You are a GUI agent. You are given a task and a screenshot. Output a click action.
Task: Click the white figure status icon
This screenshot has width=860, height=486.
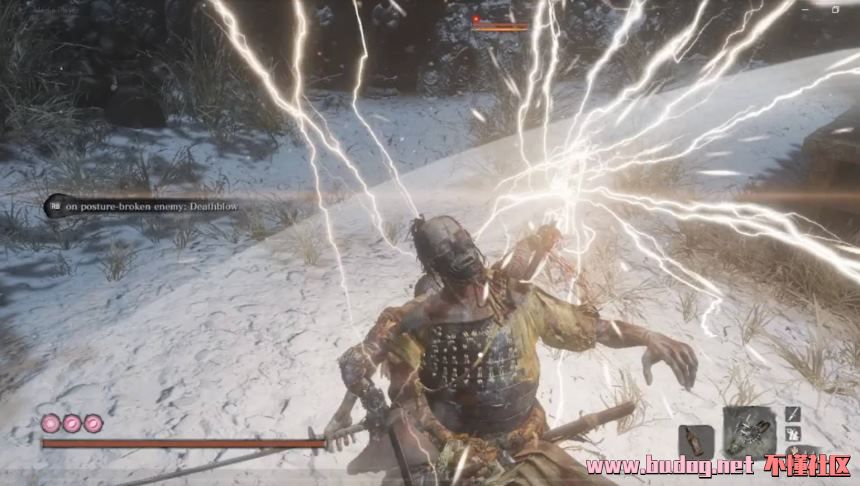coord(792,434)
